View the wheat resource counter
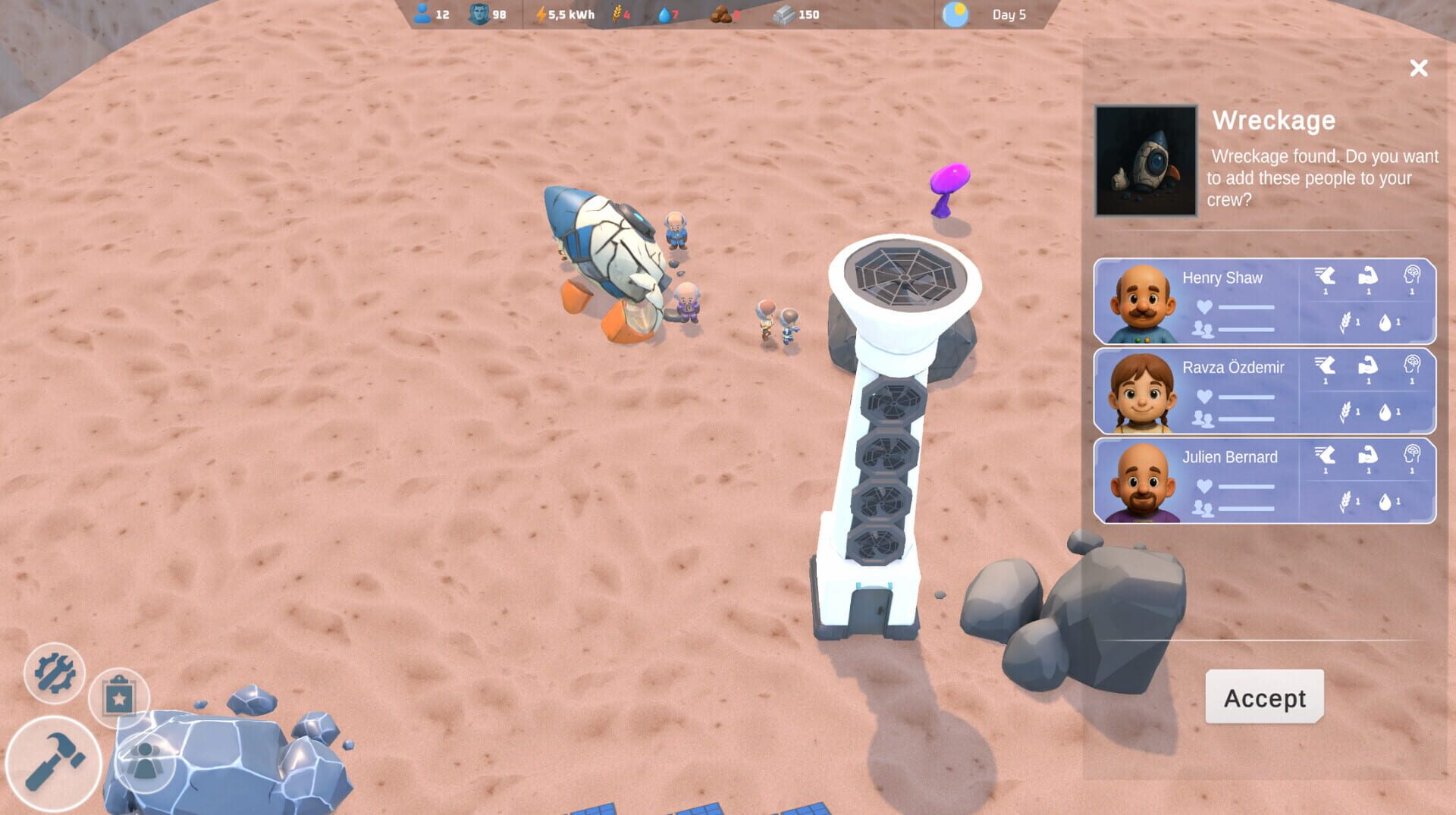Viewport: 1456px width, 815px height. [x=620, y=13]
